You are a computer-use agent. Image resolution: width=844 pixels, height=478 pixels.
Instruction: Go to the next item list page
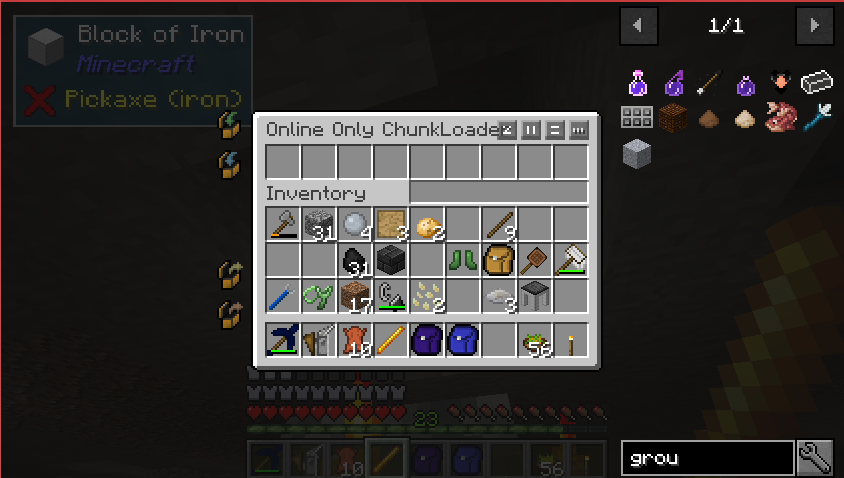[815, 25]
